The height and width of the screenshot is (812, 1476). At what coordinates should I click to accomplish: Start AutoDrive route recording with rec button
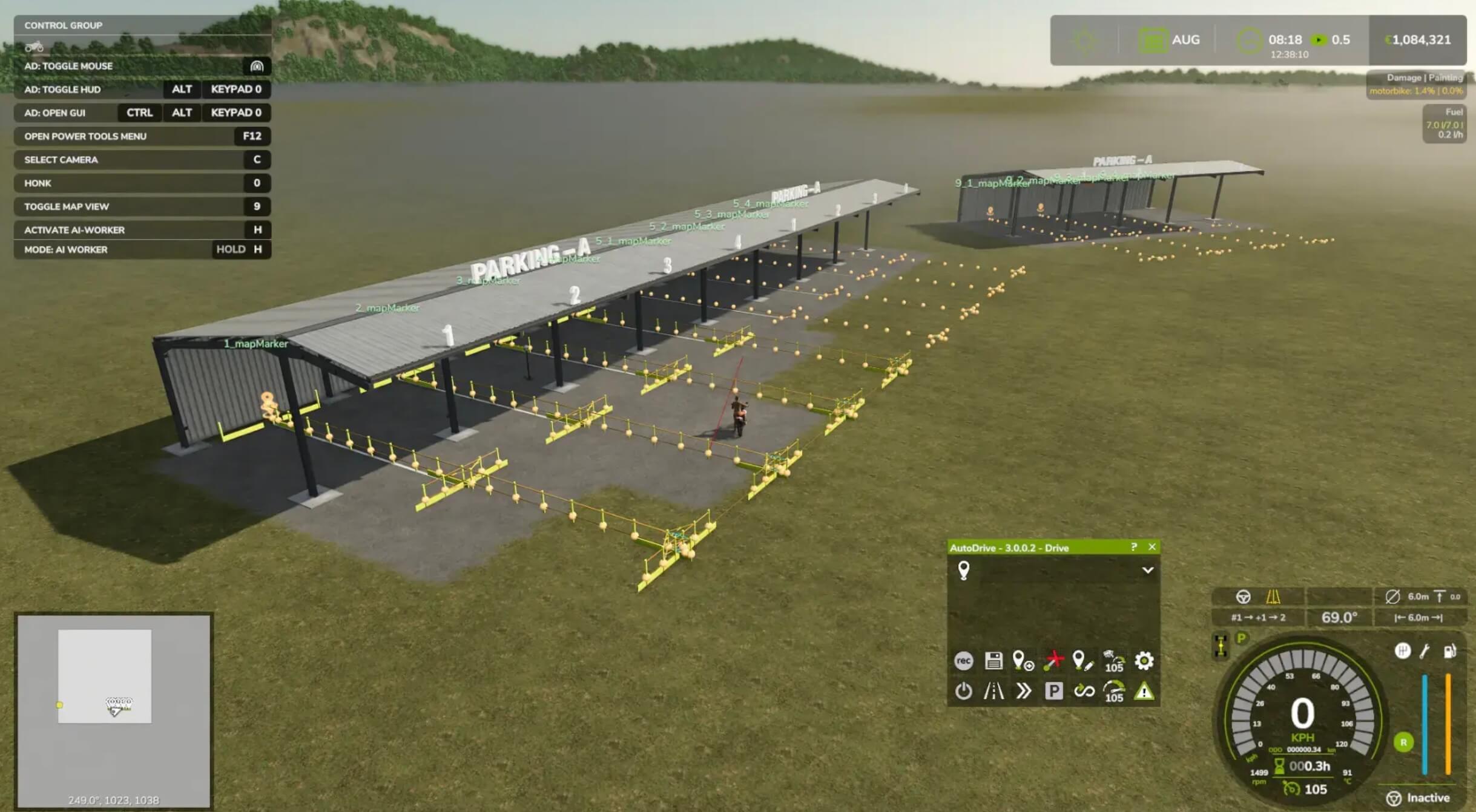pyautogui.click(x=963, y=661)
